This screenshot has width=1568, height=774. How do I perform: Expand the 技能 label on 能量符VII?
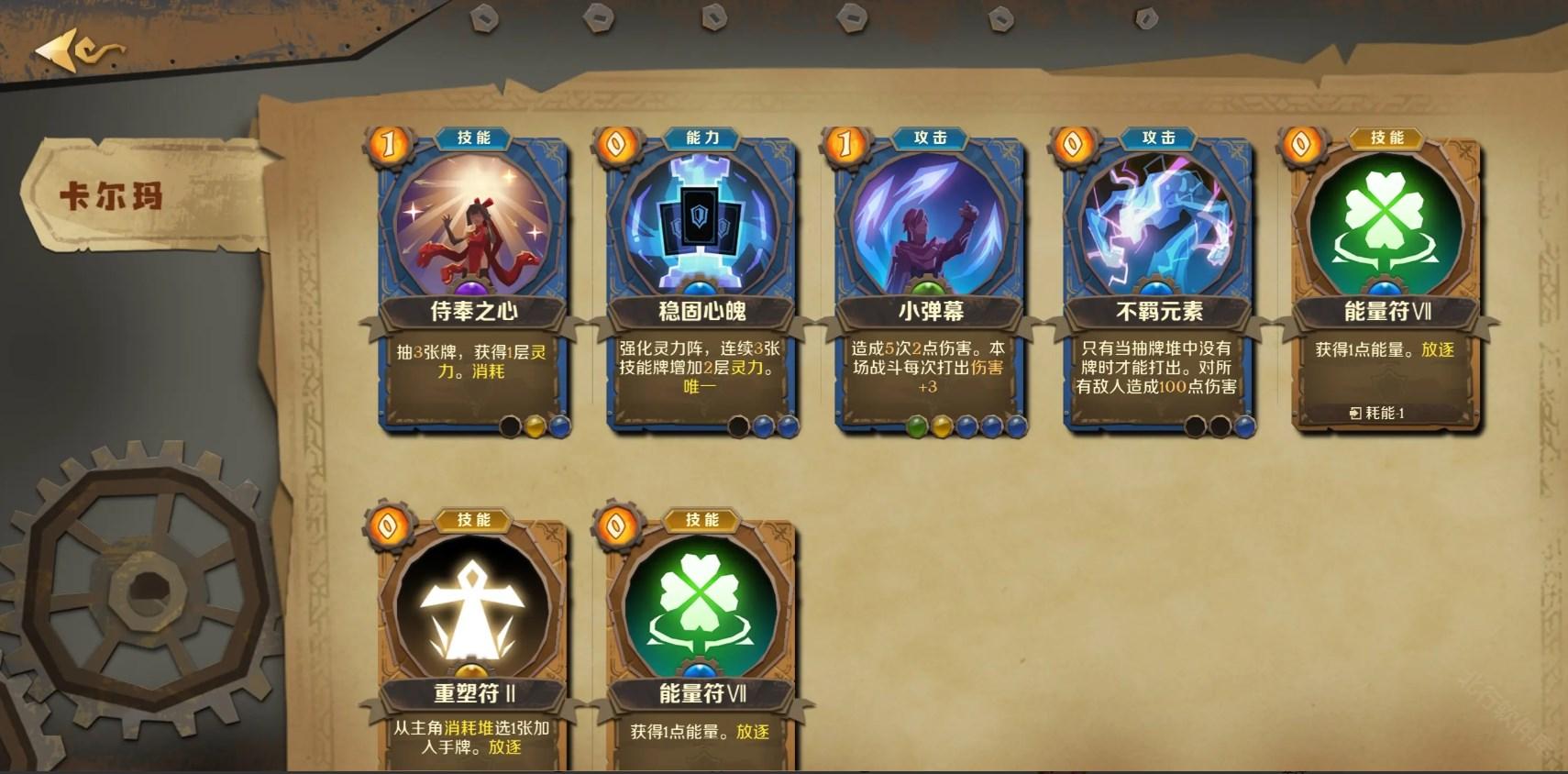(1388, 138)
